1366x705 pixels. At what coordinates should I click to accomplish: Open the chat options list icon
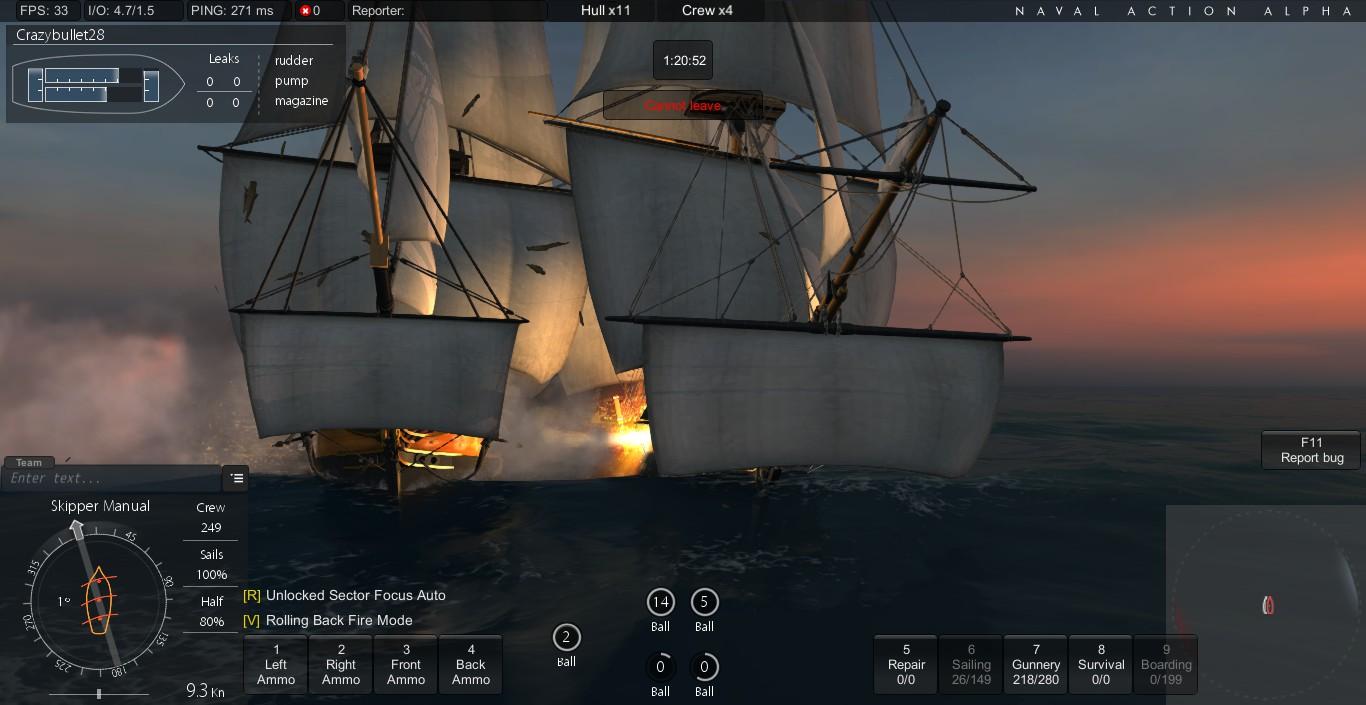[237, 478]
